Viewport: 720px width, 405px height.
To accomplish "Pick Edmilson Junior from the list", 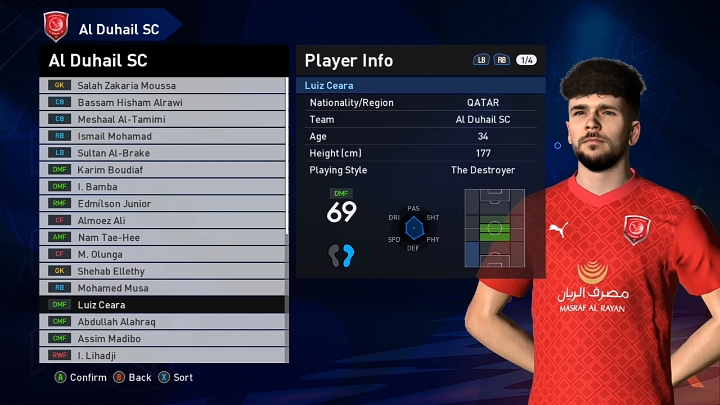I will (160, 203).
